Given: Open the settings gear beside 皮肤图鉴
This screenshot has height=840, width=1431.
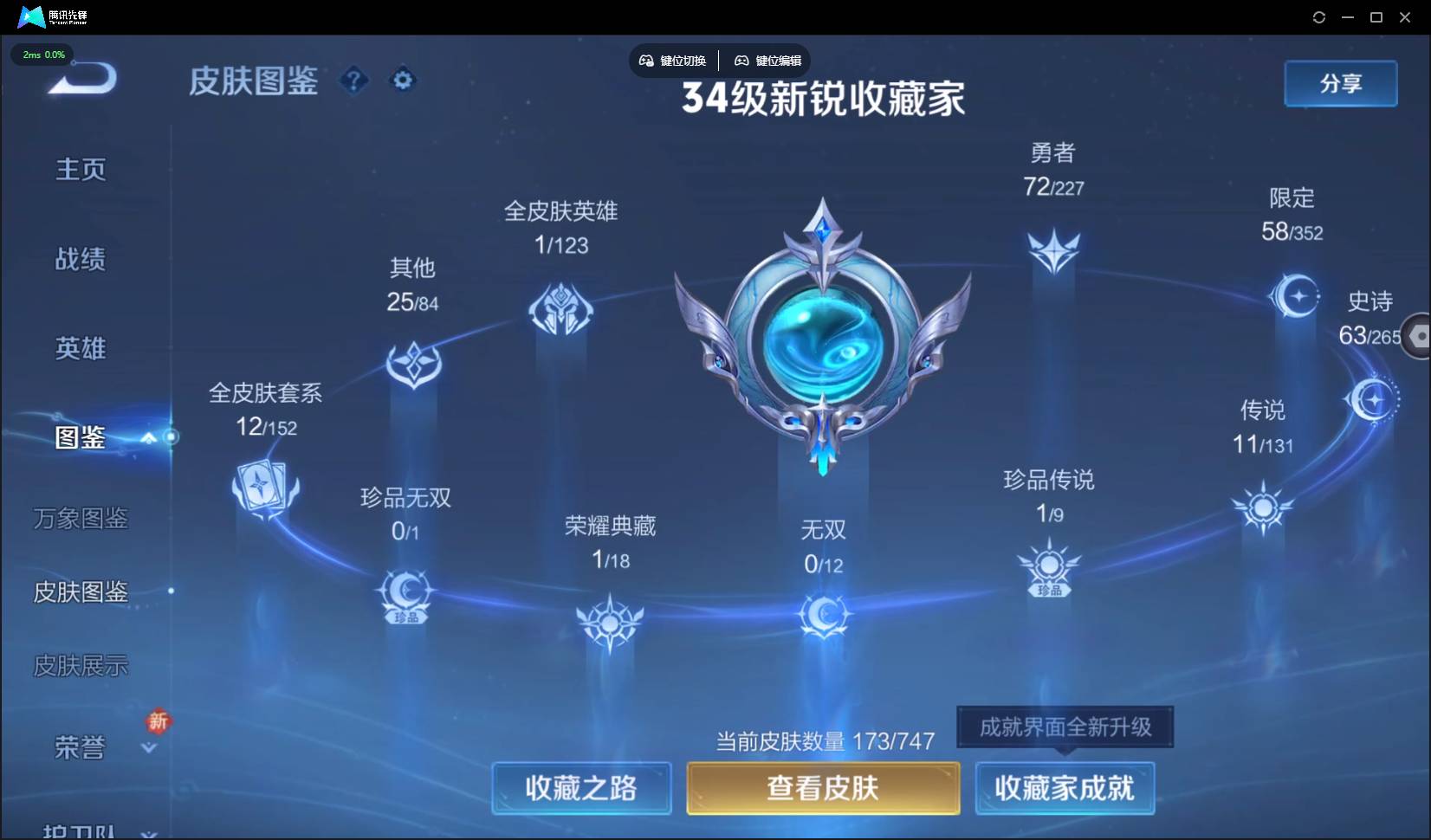Looking at the screenshot, I should (402, 80).
